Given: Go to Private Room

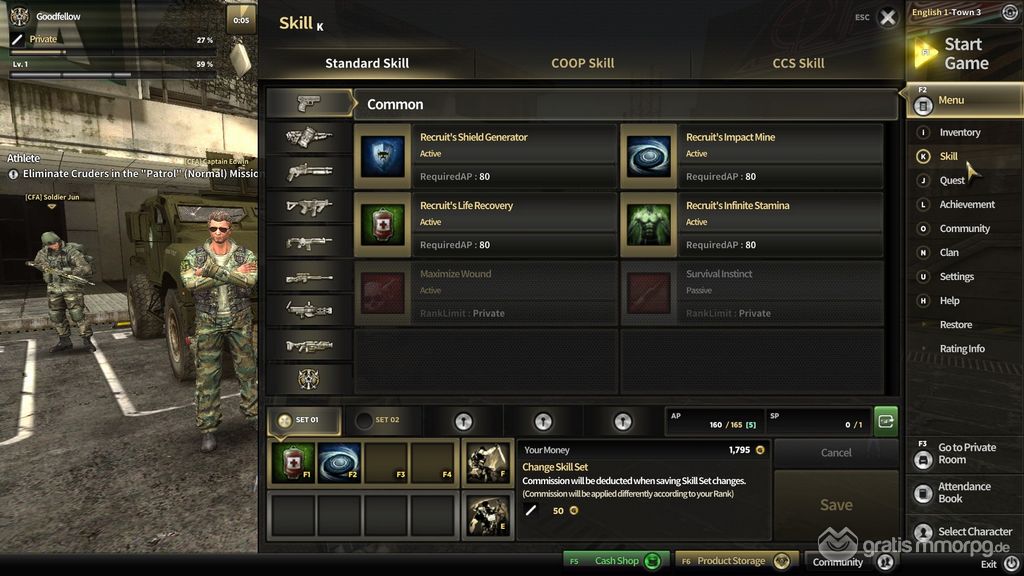Looking at the screenshot, I should 965,454.
